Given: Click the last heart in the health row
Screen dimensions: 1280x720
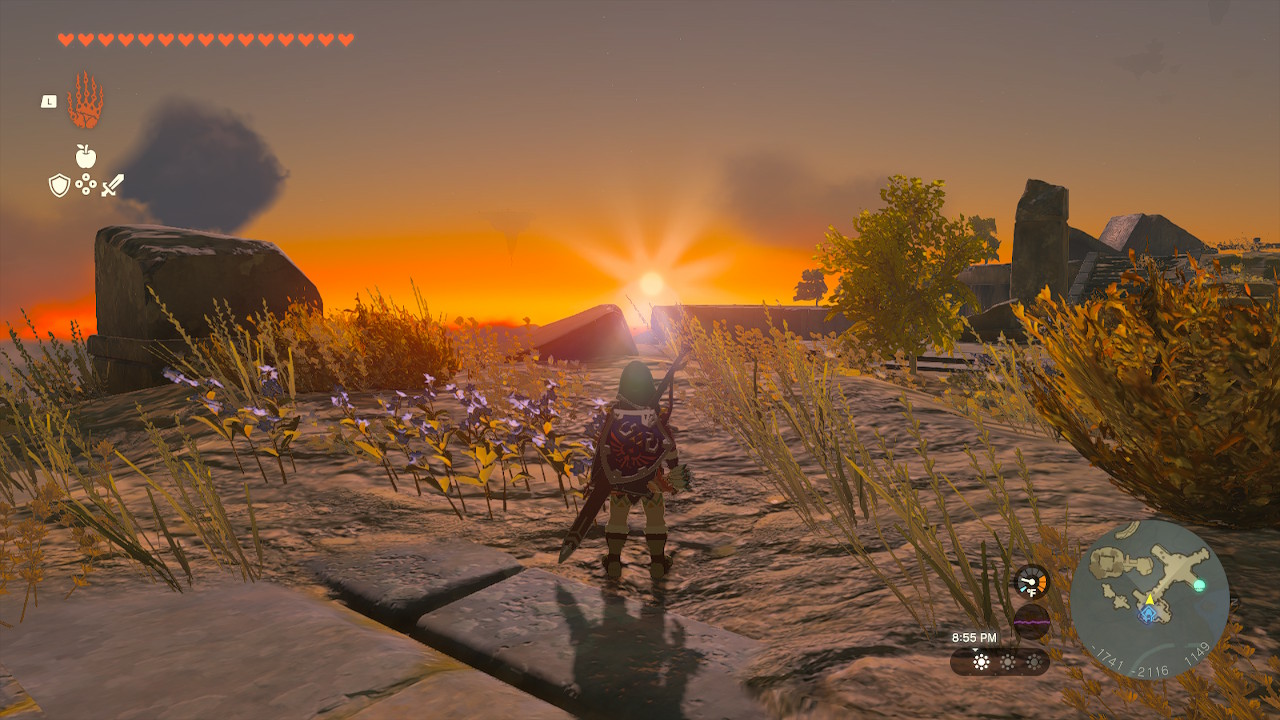Looking at the screenshot, I should (x=345, y=39).
